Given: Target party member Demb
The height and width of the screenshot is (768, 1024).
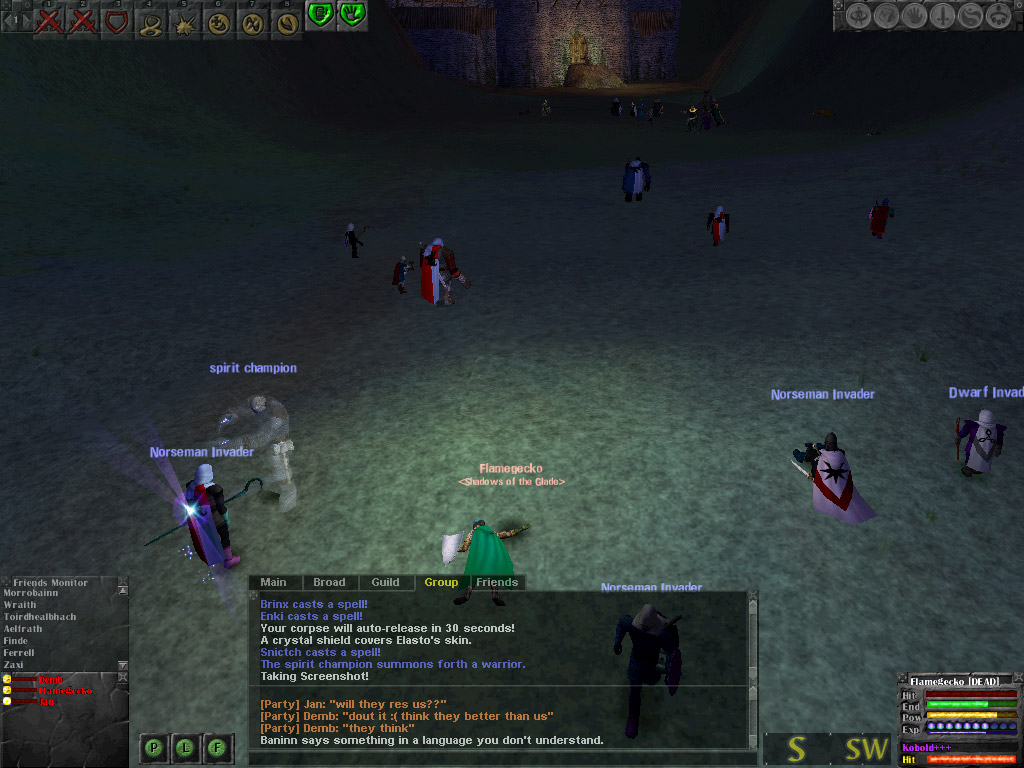Looking at the screenshot, I should point(50,680).
